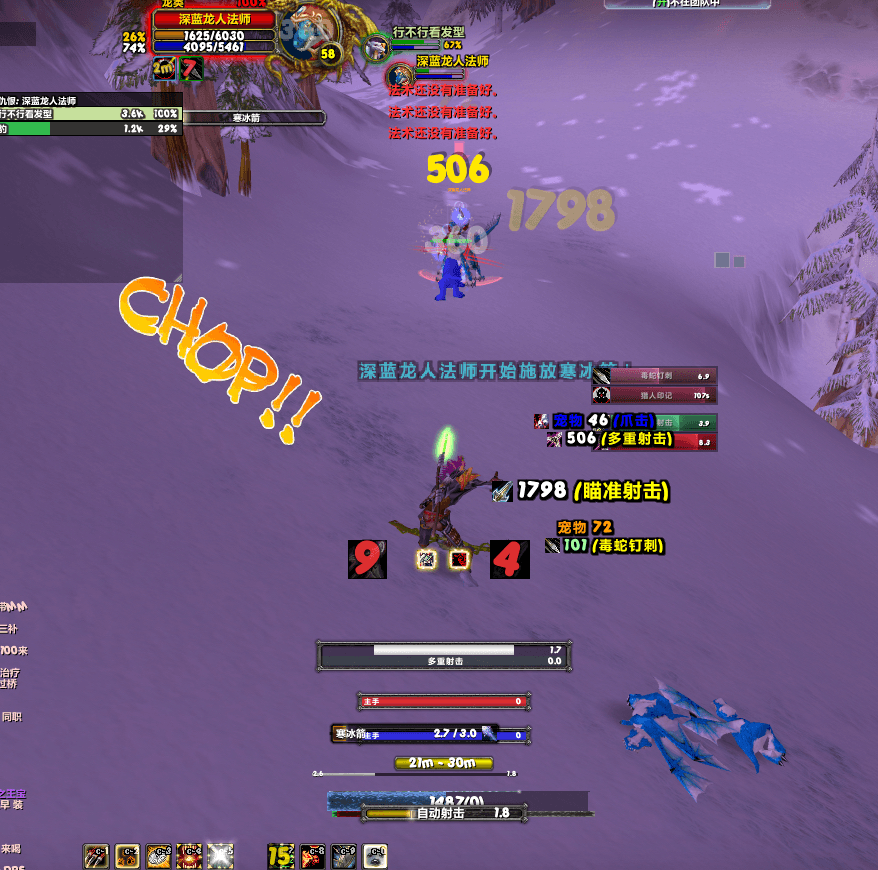This screenshot has width=878, height=870.
Task: Click the target debuff icon showing 2m
Action: 164,69
